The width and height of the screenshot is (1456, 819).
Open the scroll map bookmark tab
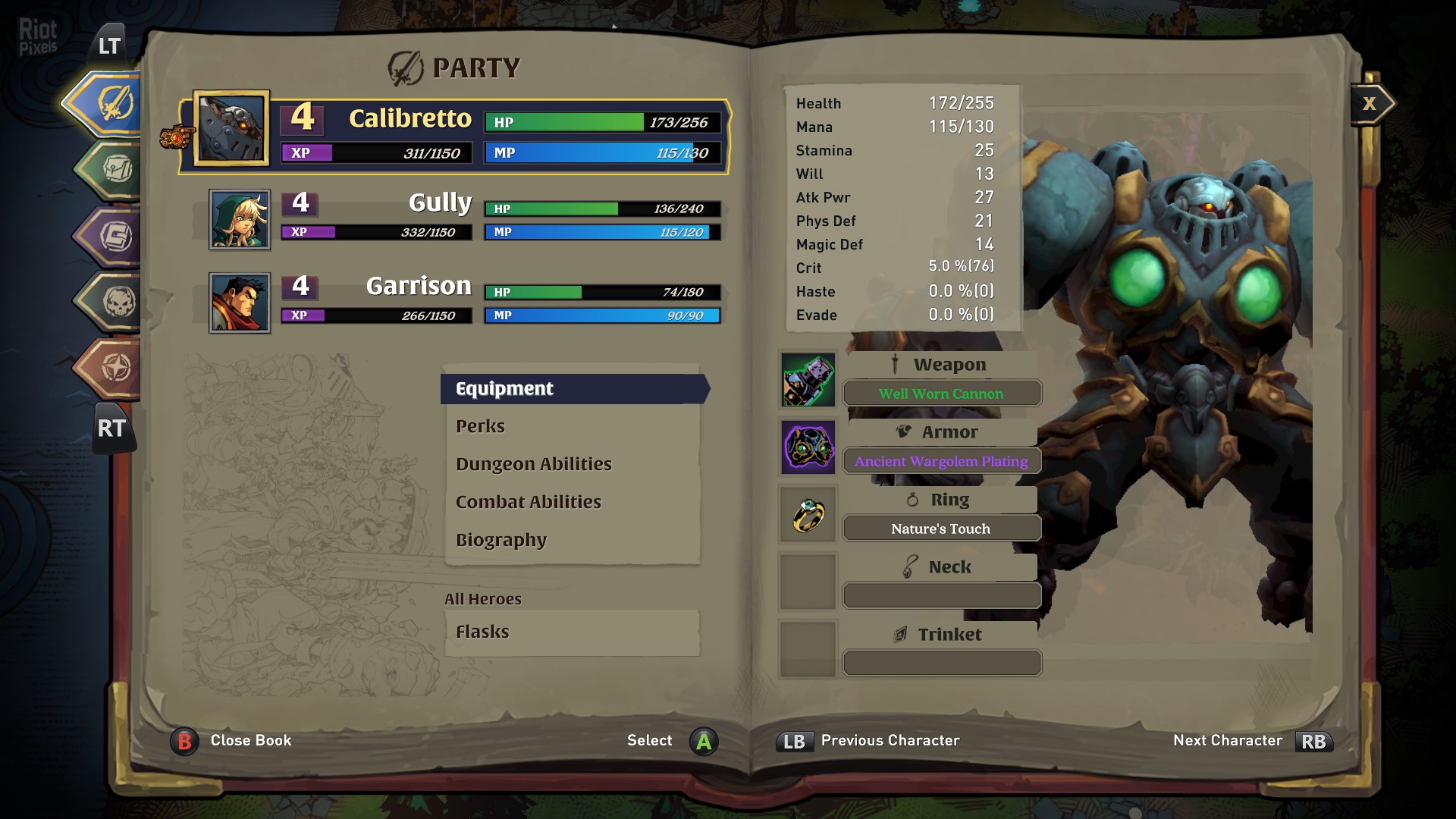[x=115, y=169]
